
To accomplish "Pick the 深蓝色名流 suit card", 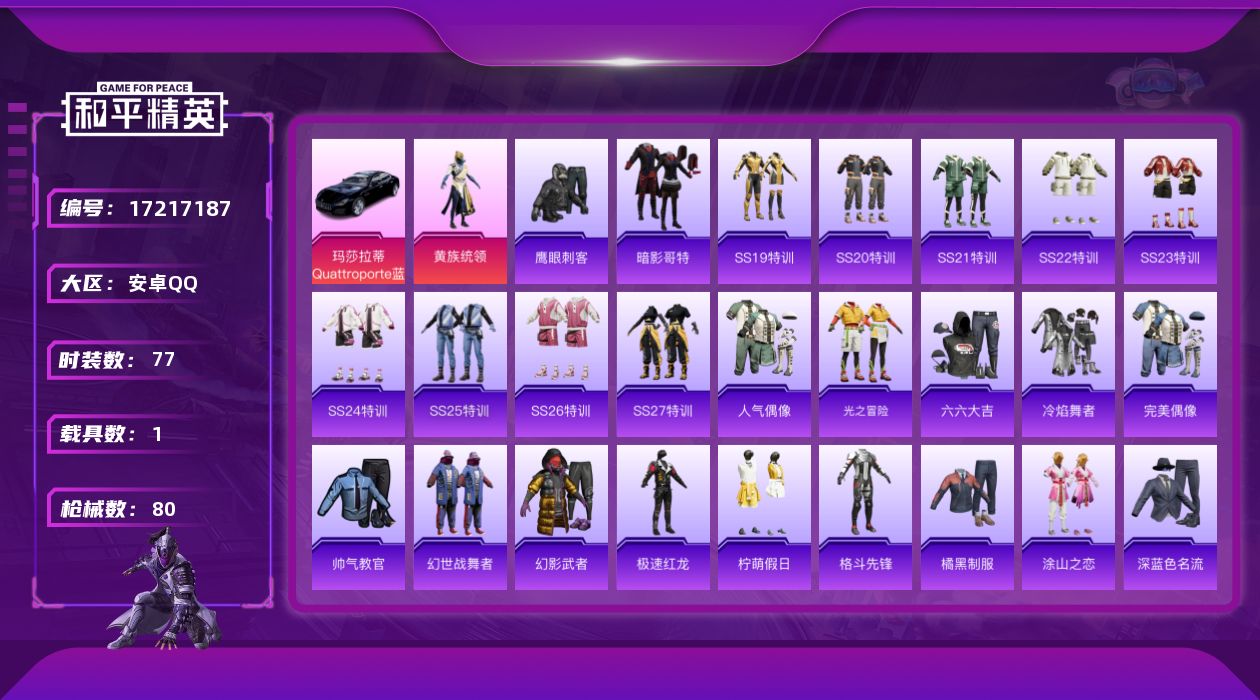I will 1170,517.
